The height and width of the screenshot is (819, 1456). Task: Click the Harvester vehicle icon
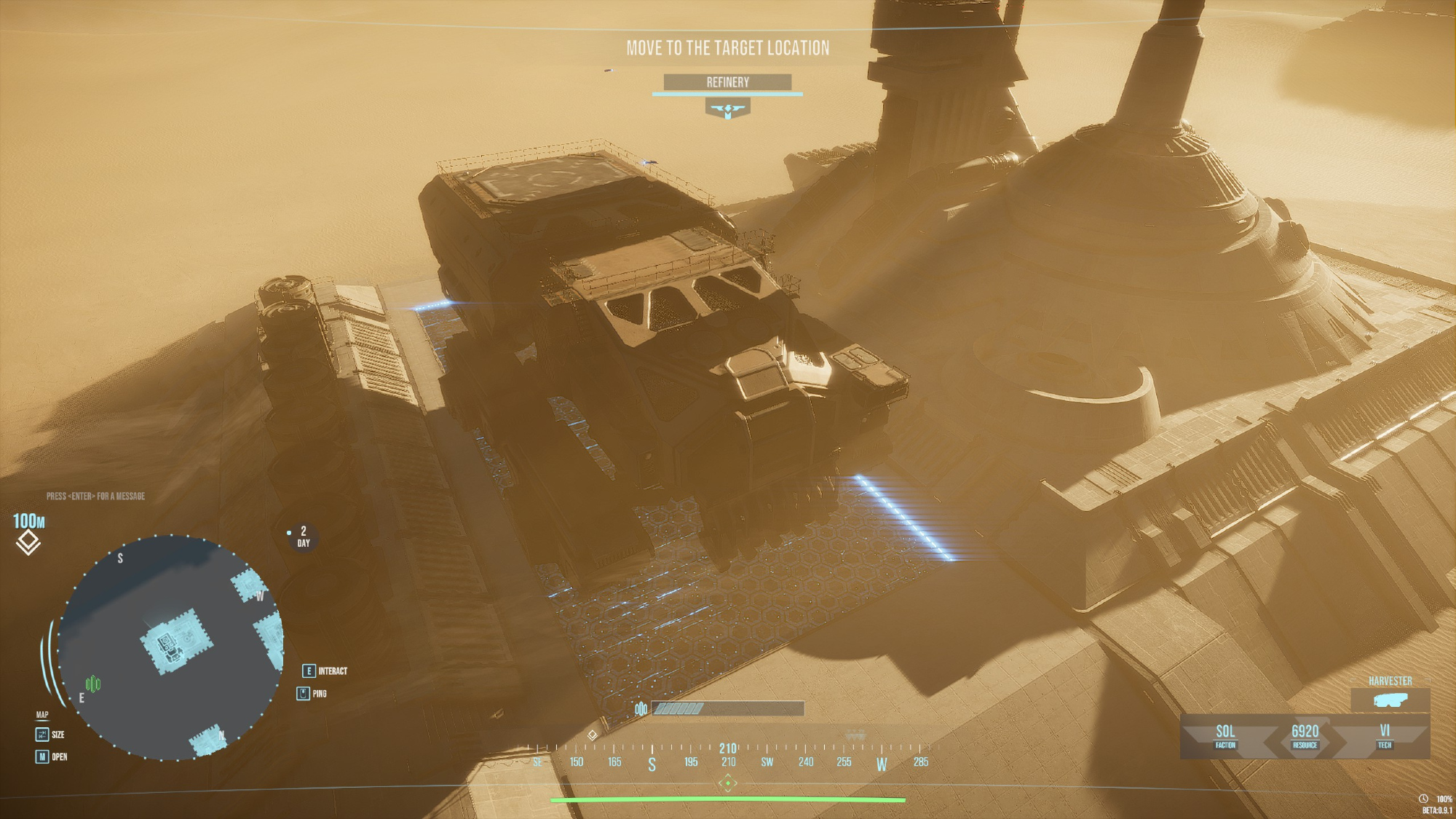click(x=1390, y=700)
